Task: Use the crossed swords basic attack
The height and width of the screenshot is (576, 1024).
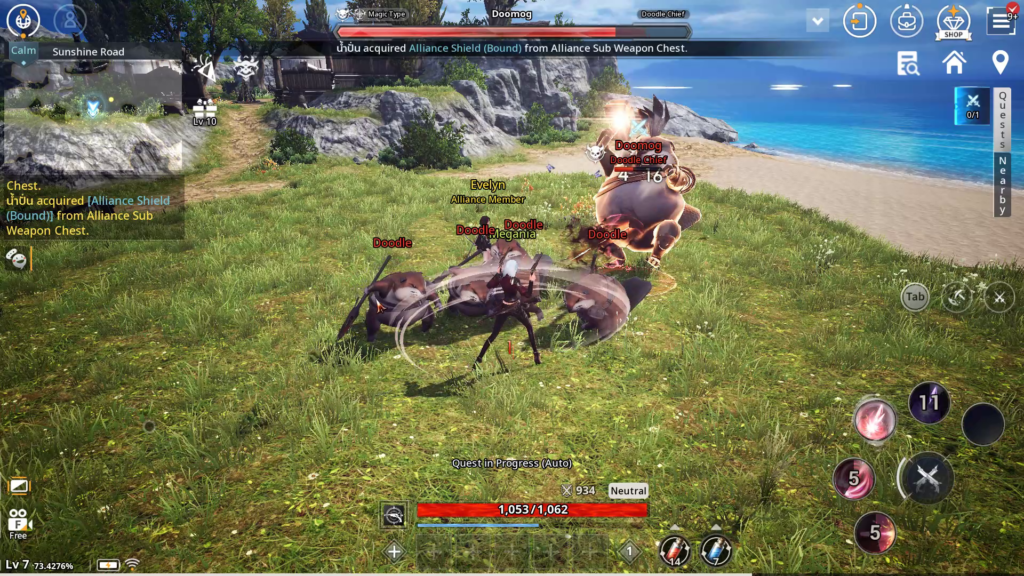Action: coord(927,478)
